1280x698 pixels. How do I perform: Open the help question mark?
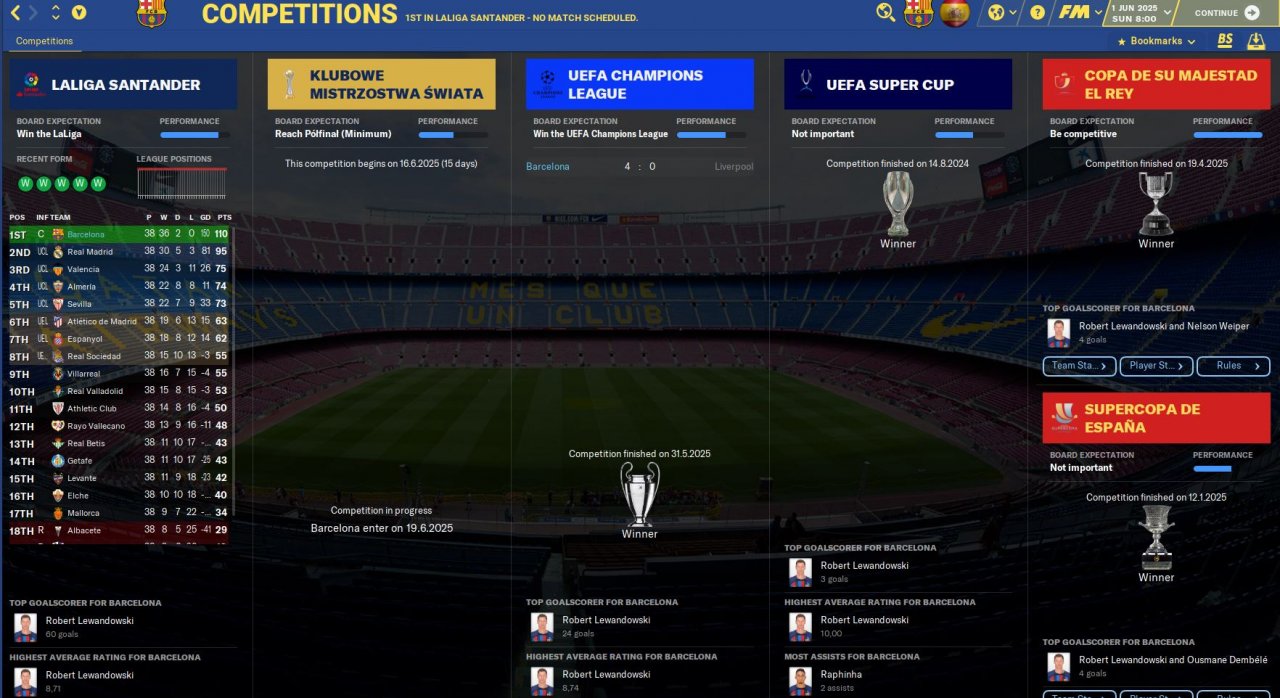point(1037,13)
